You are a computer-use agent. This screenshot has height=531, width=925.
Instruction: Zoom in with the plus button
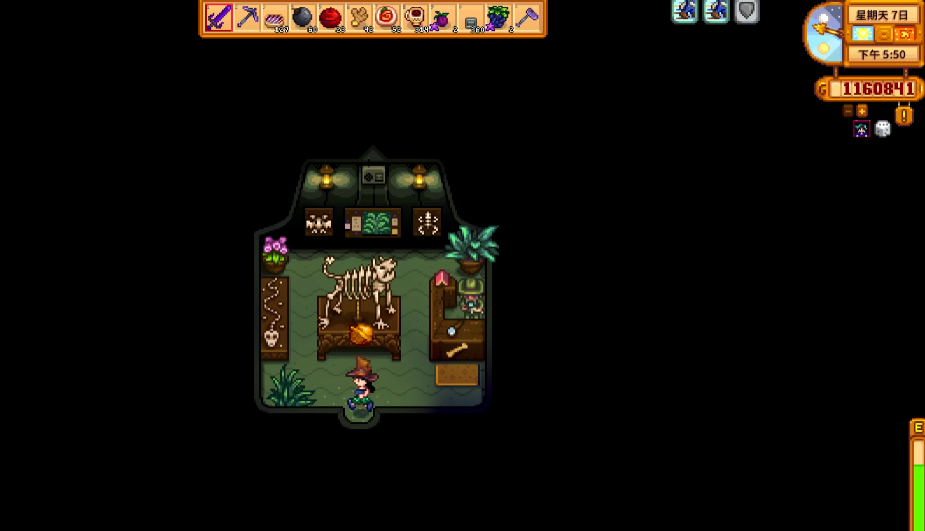[x=862, y=111]
